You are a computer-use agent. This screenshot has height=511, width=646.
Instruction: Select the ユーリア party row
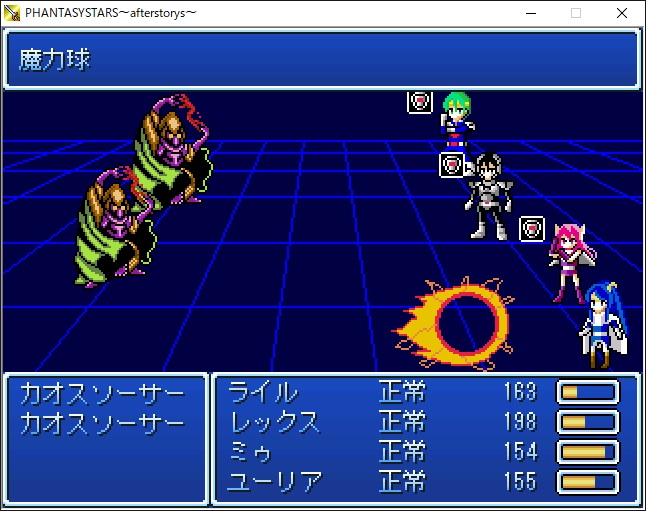coord(275,481)
